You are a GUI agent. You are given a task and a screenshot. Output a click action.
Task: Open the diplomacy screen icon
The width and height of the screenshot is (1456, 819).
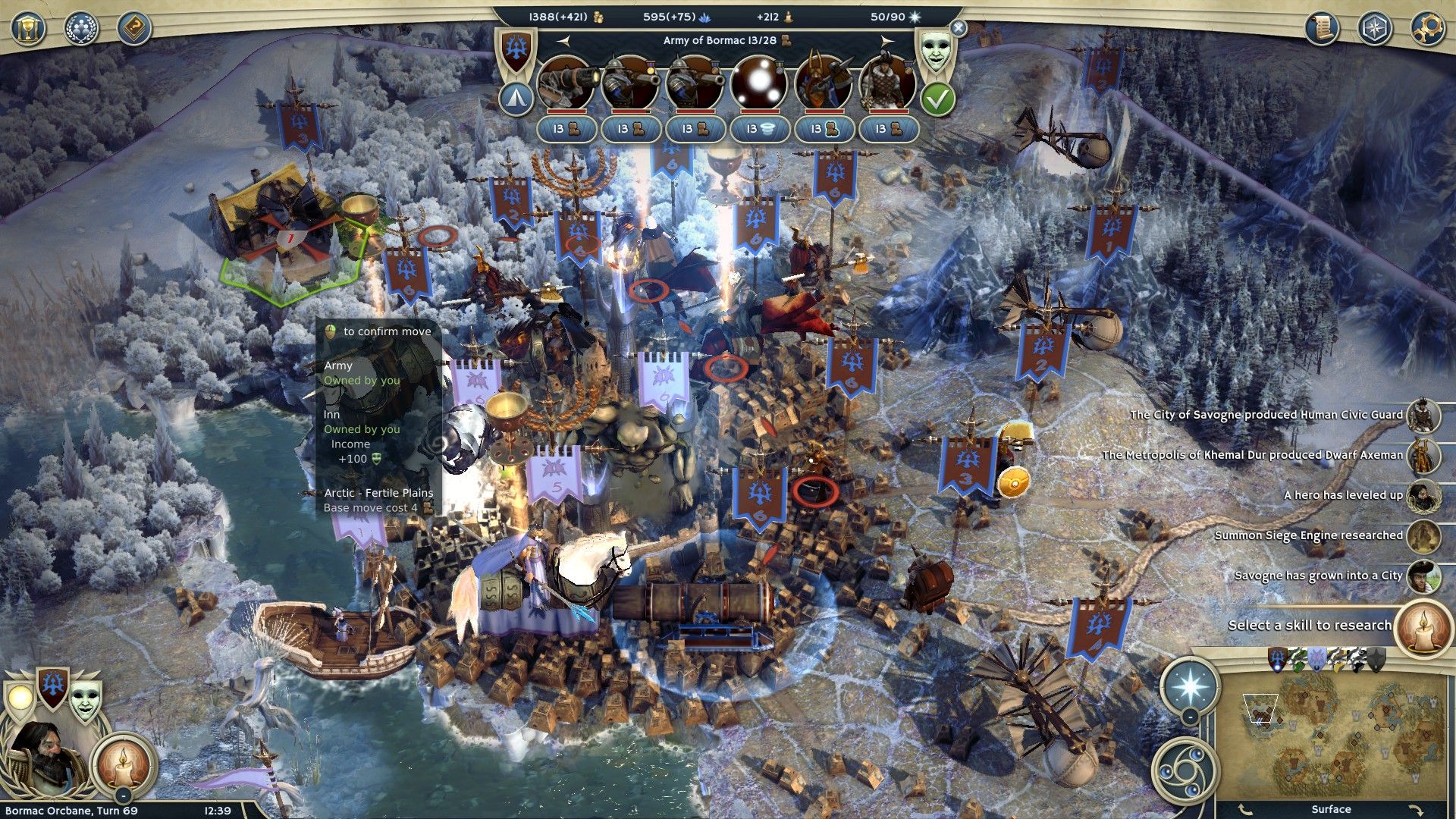82,29
